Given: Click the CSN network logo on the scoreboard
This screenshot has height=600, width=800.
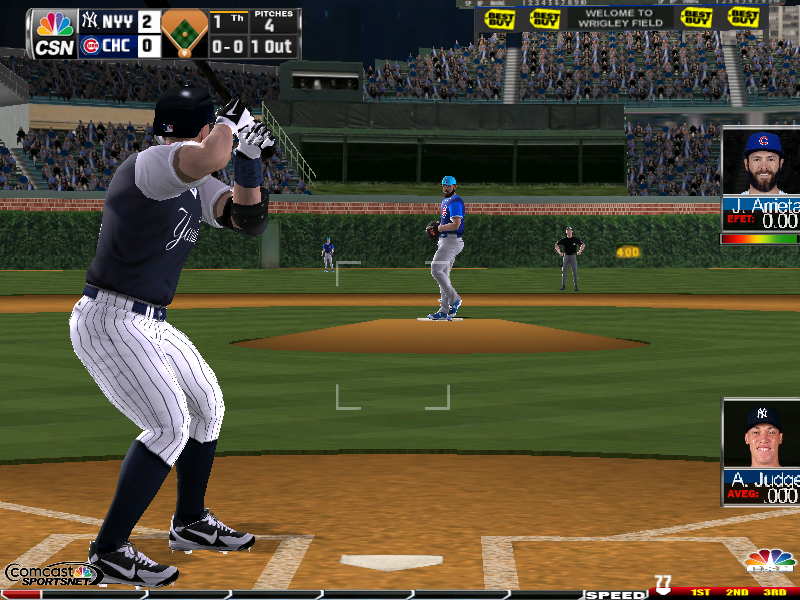Looking at the screenshot, I should coord(54,34).
